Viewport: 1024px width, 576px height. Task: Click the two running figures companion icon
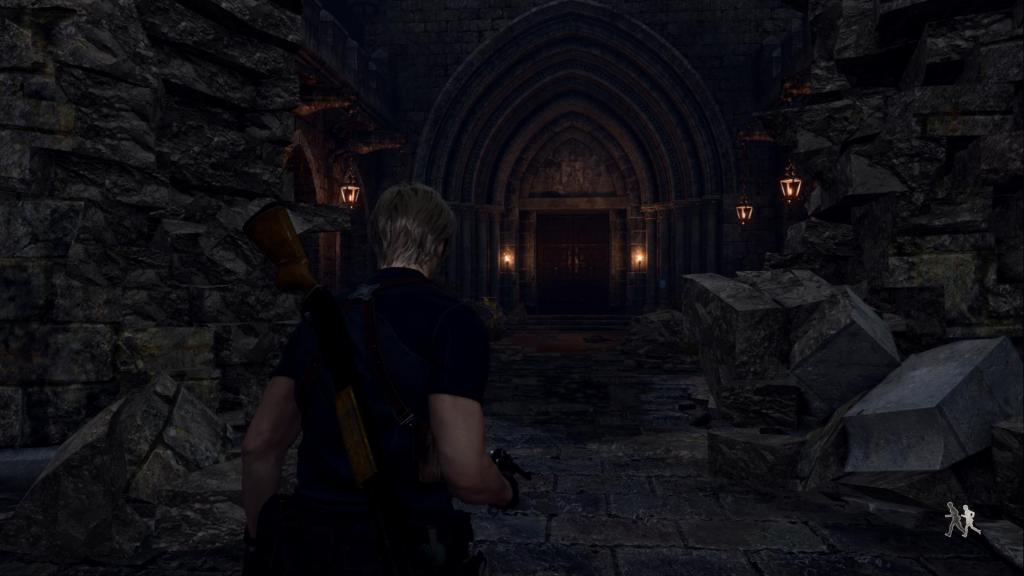pos(962,520)
